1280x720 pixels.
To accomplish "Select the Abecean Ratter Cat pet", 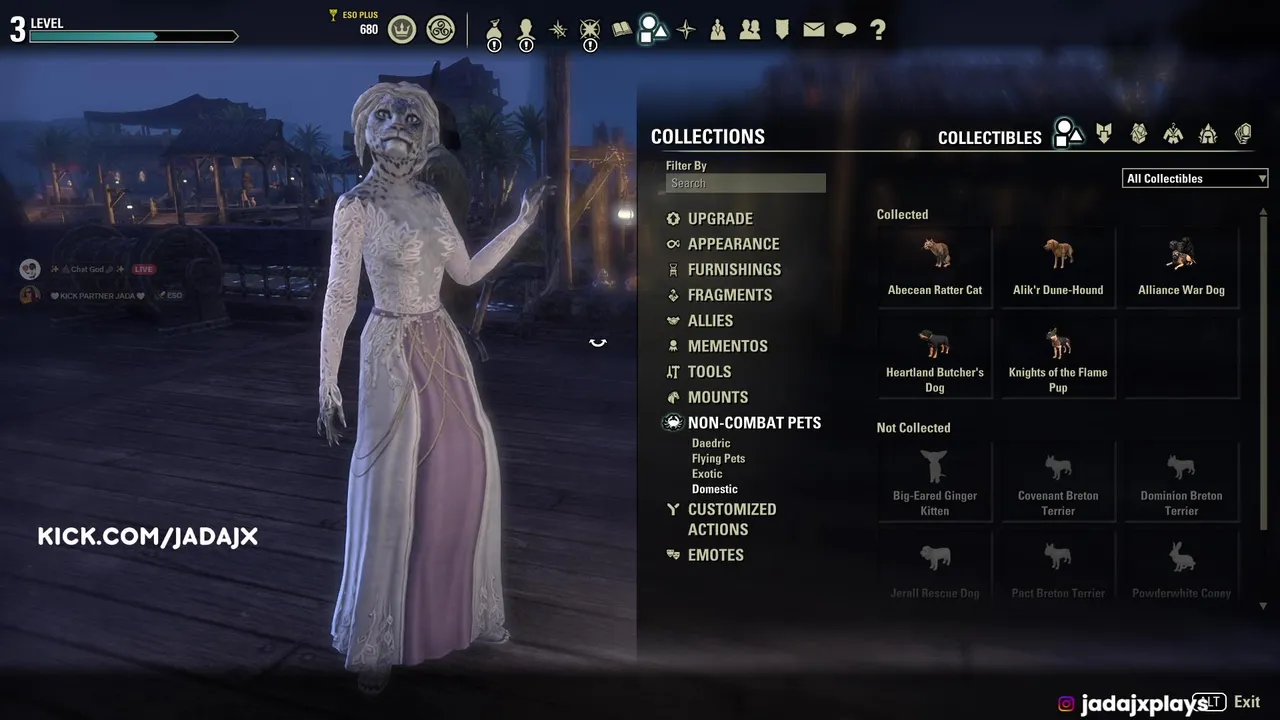I will click(935, 265).
